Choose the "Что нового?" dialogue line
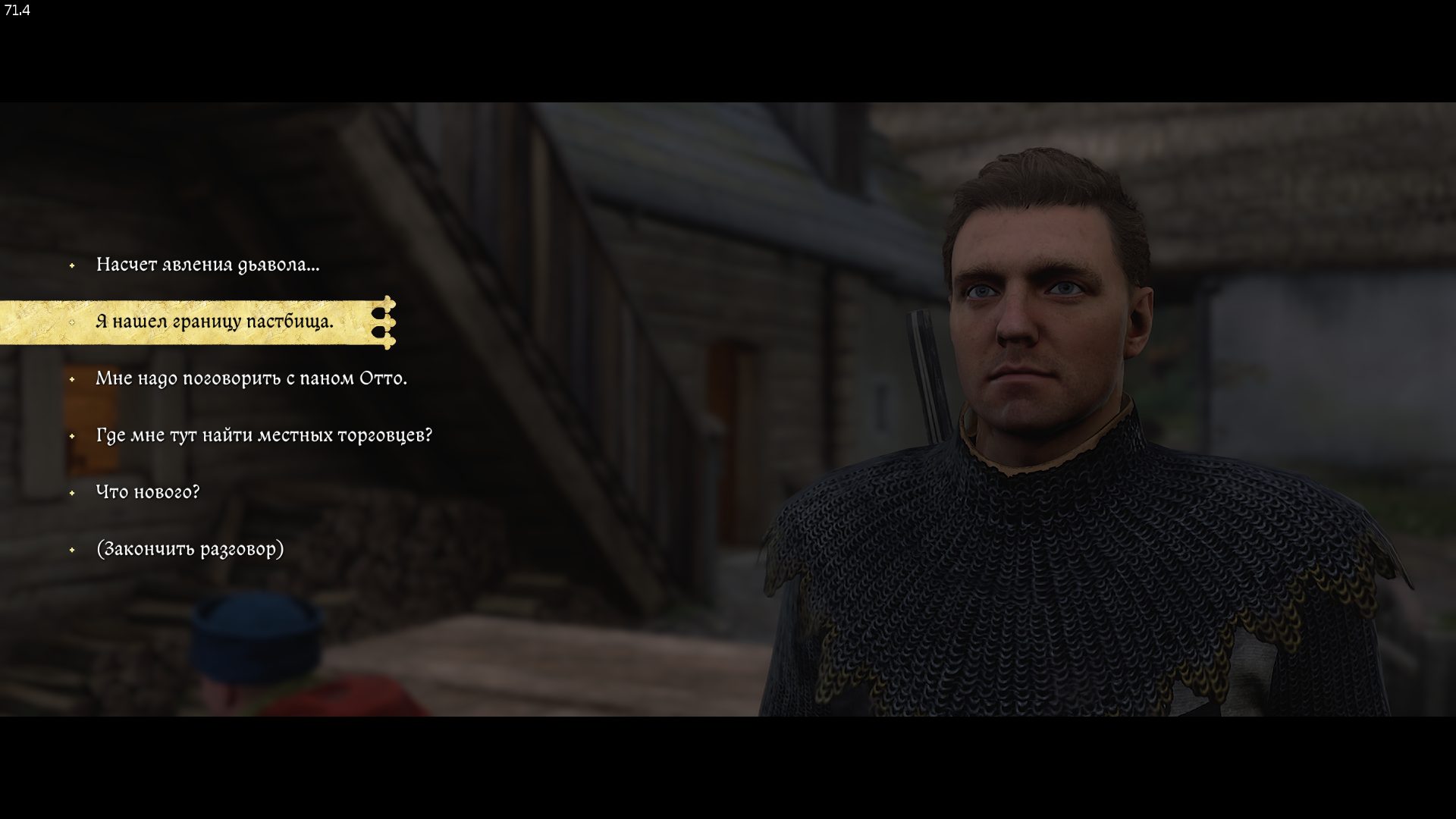This screenshot has width=1456, height=819. click(x=148, y=492)
